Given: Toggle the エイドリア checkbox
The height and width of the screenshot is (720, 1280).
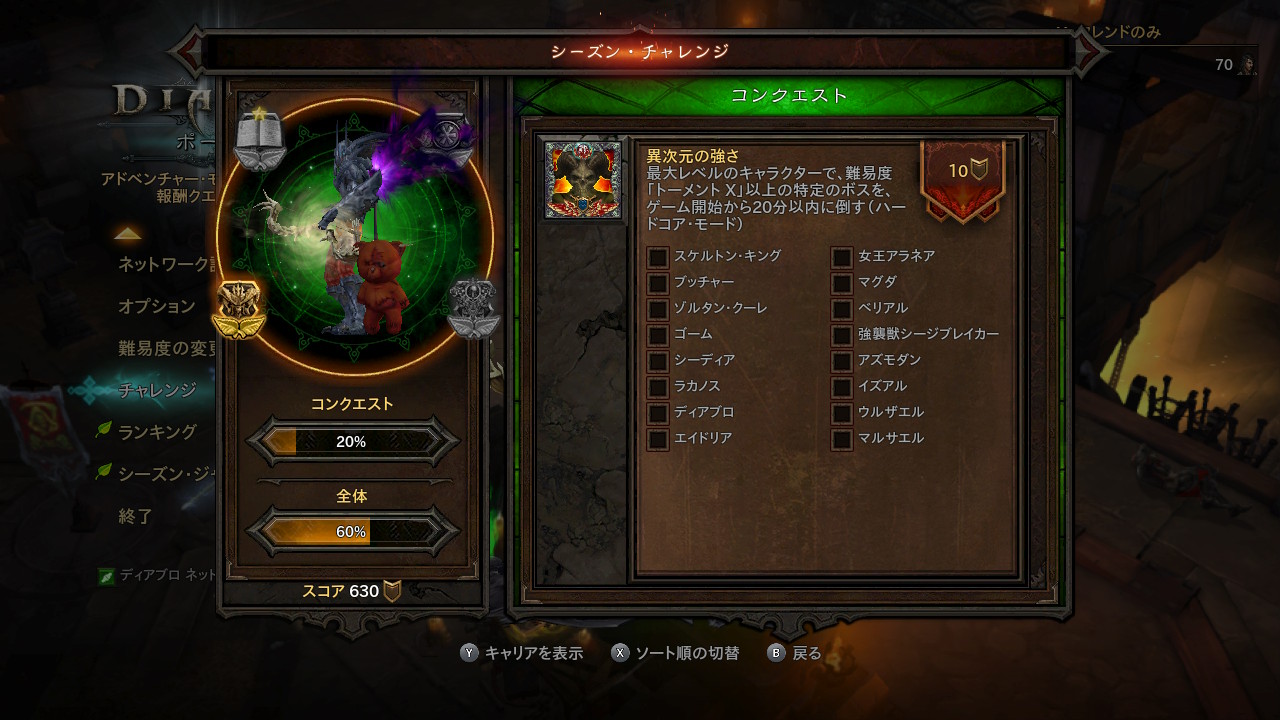Looking at the screenshot, I should [658, 439].
